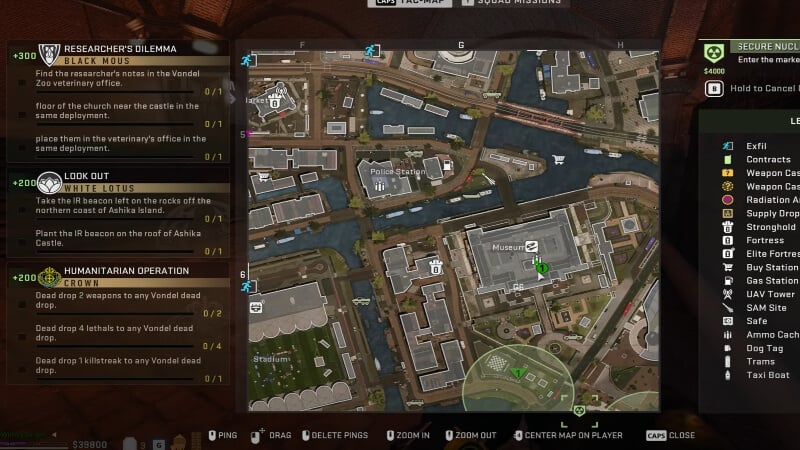Select the Buy Station legend entry
The image size is (800, 450).
[x=770, y=267]
